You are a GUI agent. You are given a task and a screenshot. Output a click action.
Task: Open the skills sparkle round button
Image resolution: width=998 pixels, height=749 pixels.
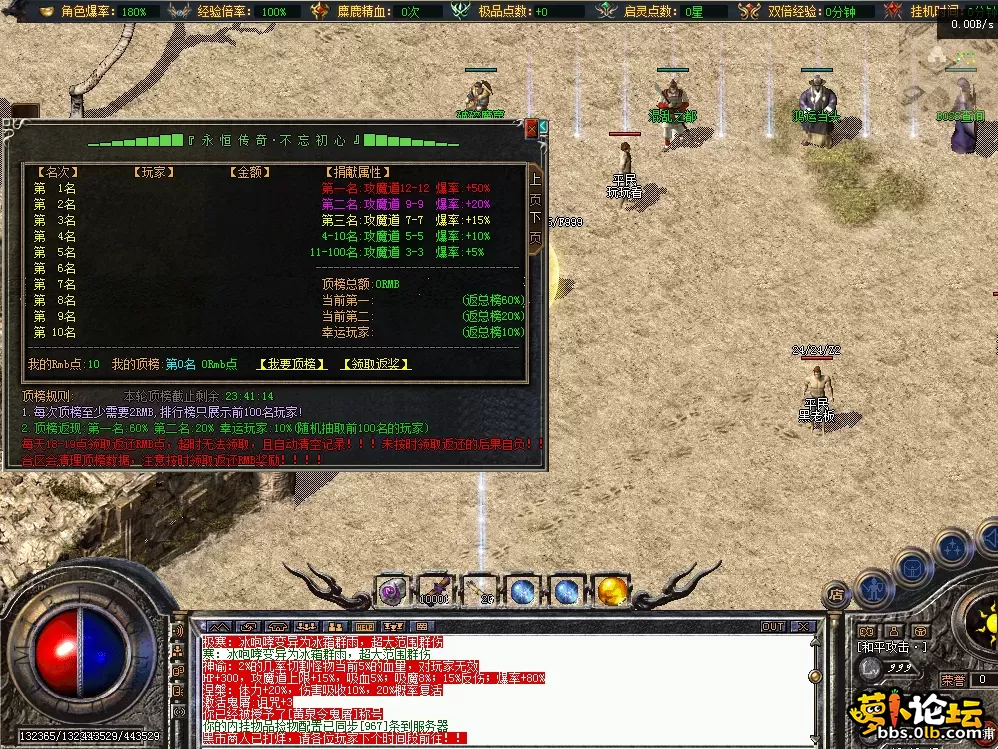tap(952, 547)
